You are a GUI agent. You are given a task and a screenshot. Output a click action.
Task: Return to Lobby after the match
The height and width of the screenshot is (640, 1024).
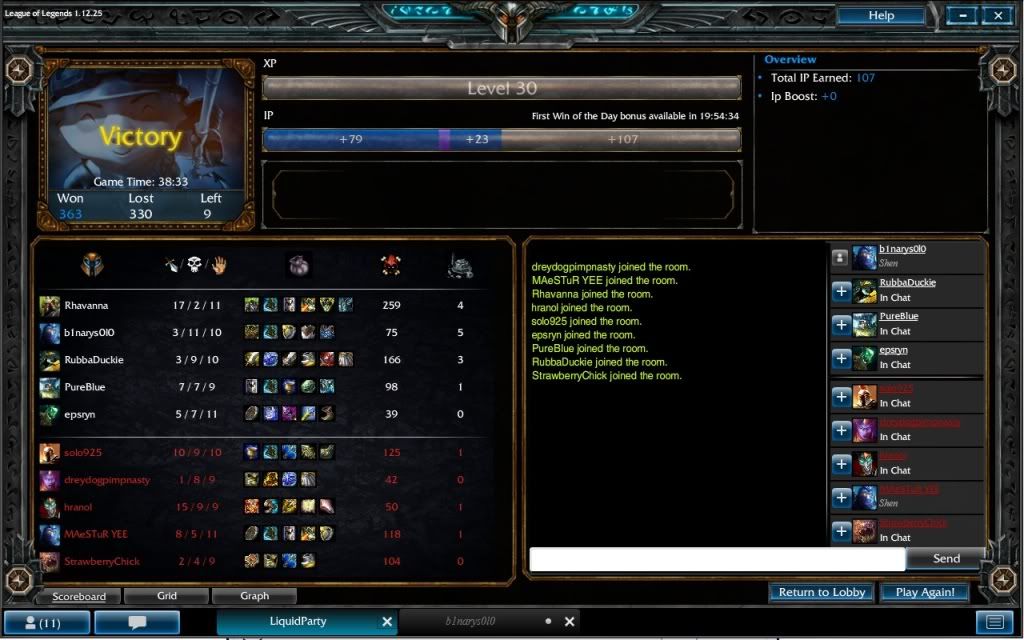(822, 592)
